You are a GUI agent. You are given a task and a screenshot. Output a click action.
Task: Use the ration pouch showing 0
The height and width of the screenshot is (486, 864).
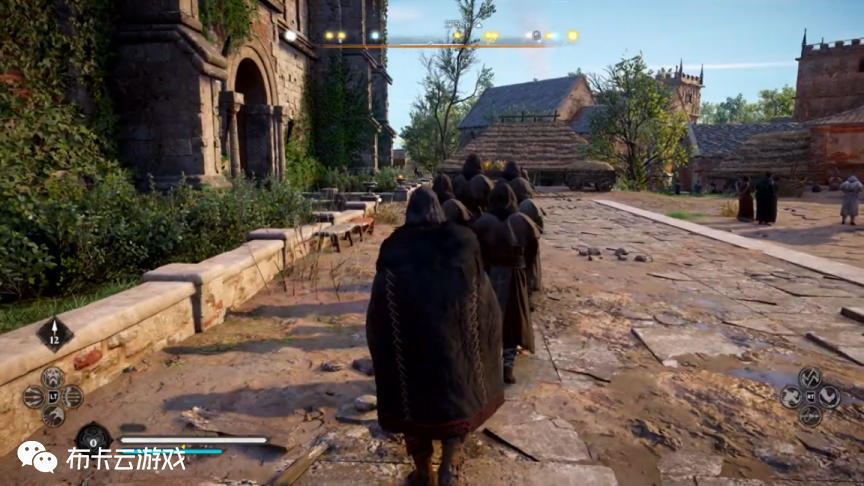tap(93, 438)
